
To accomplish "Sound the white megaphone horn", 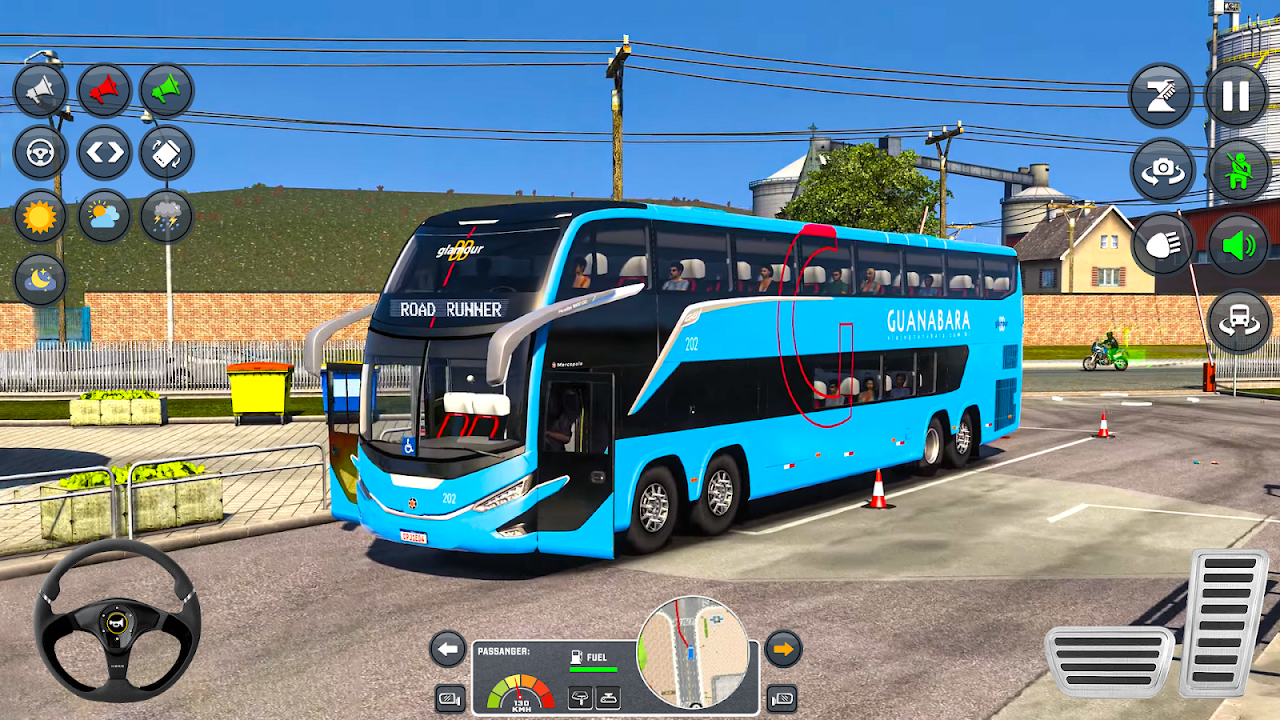I will pos(40,91).
